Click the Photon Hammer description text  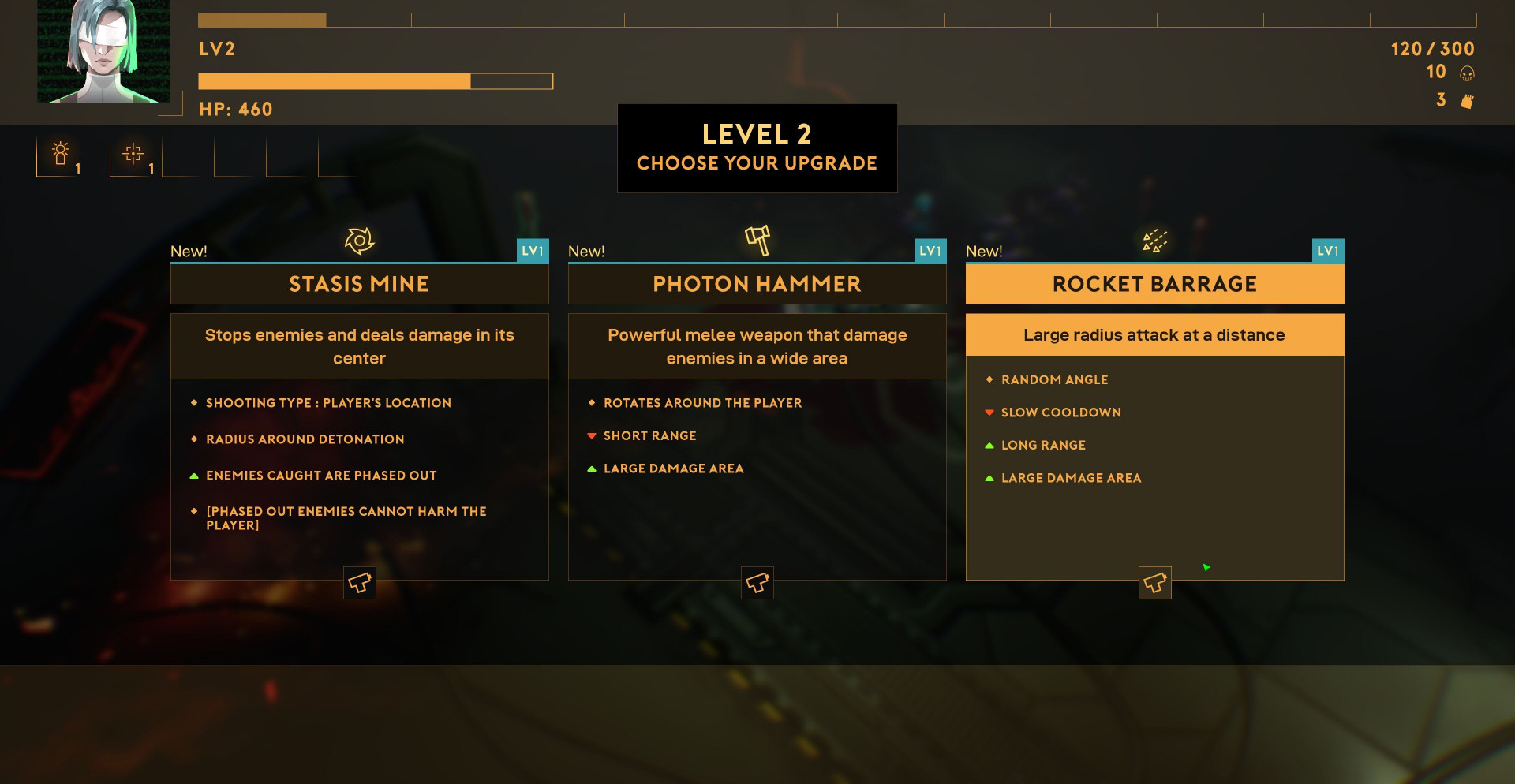tap(757, 347)
